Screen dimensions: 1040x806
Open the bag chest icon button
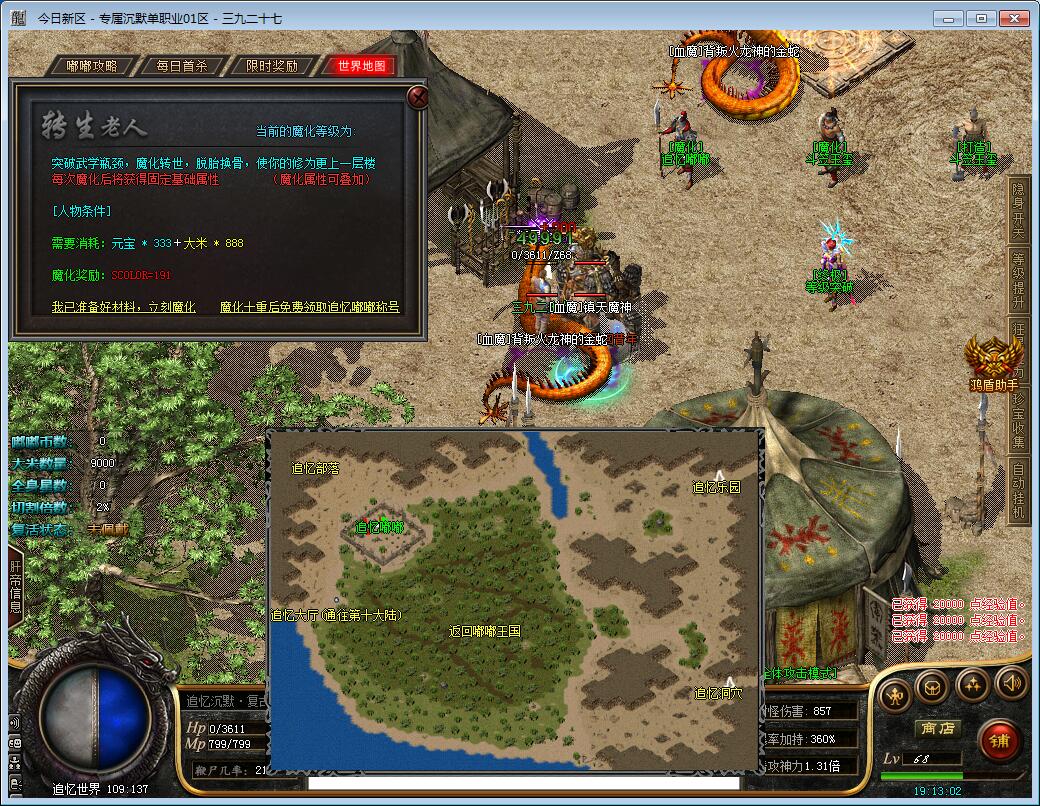tap(932, 686)
